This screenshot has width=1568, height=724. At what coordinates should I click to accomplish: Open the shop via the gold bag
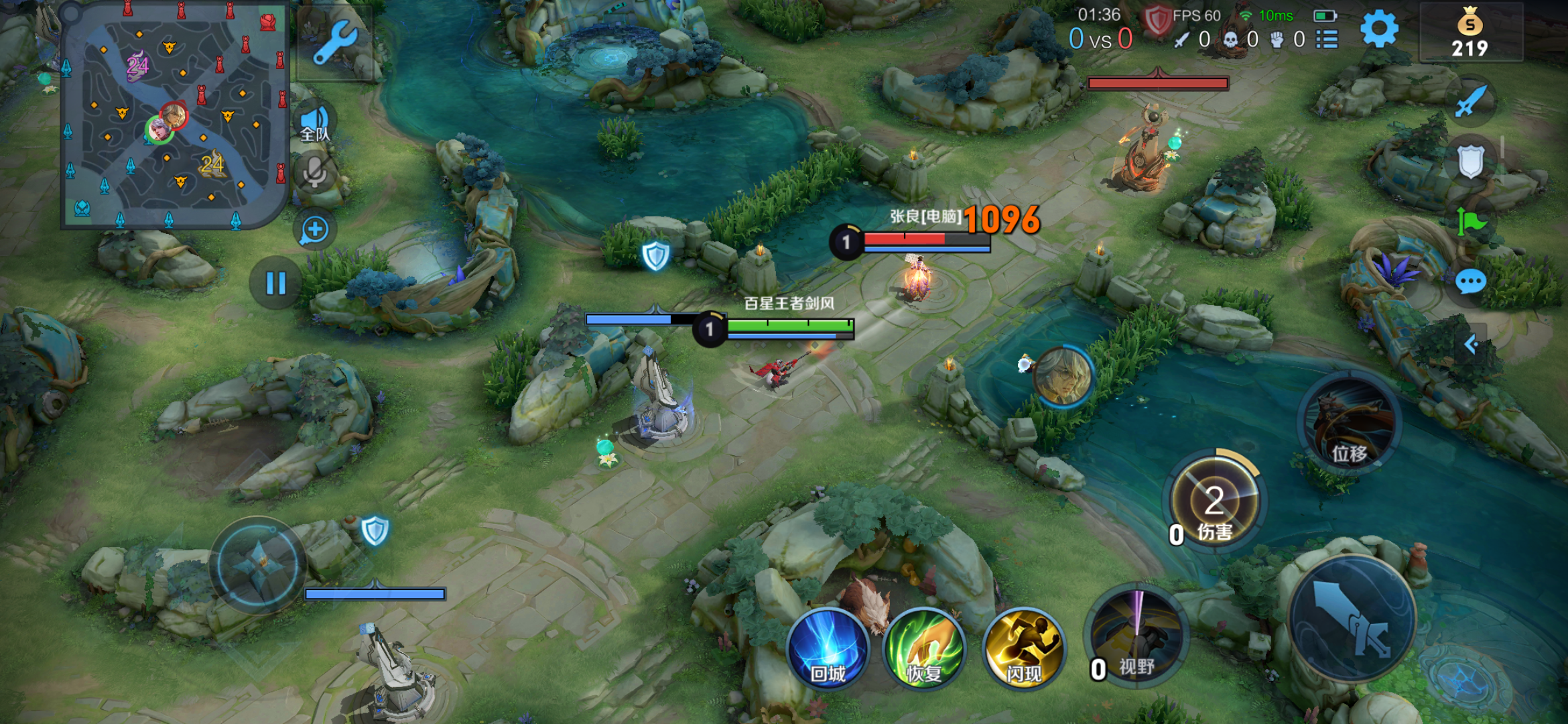[x=1469, y=32]
